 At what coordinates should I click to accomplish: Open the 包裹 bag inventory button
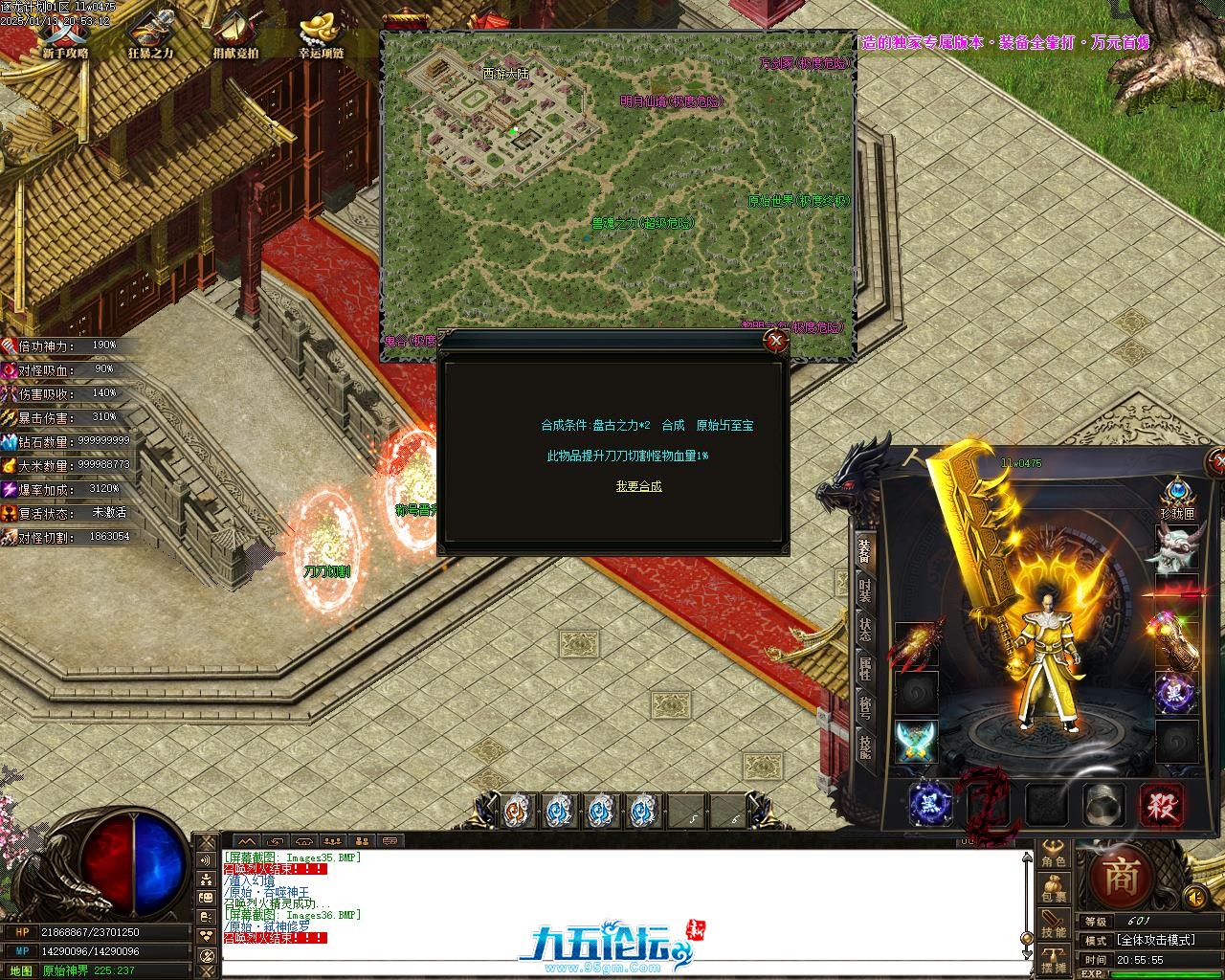pyautogui.click(x=1054, y=890)
